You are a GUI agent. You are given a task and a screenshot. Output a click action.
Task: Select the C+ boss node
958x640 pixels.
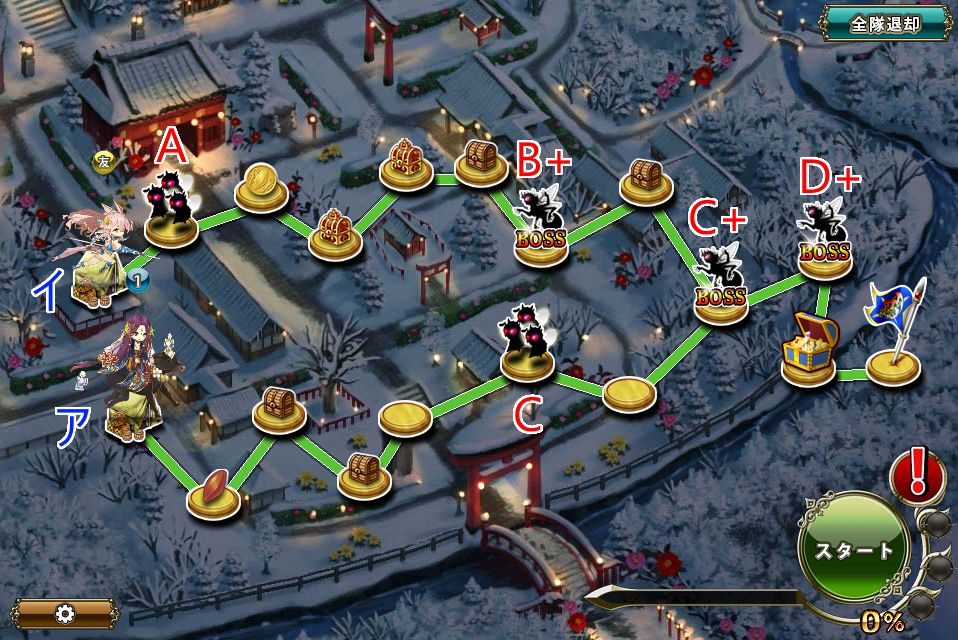tap(721, 287)
